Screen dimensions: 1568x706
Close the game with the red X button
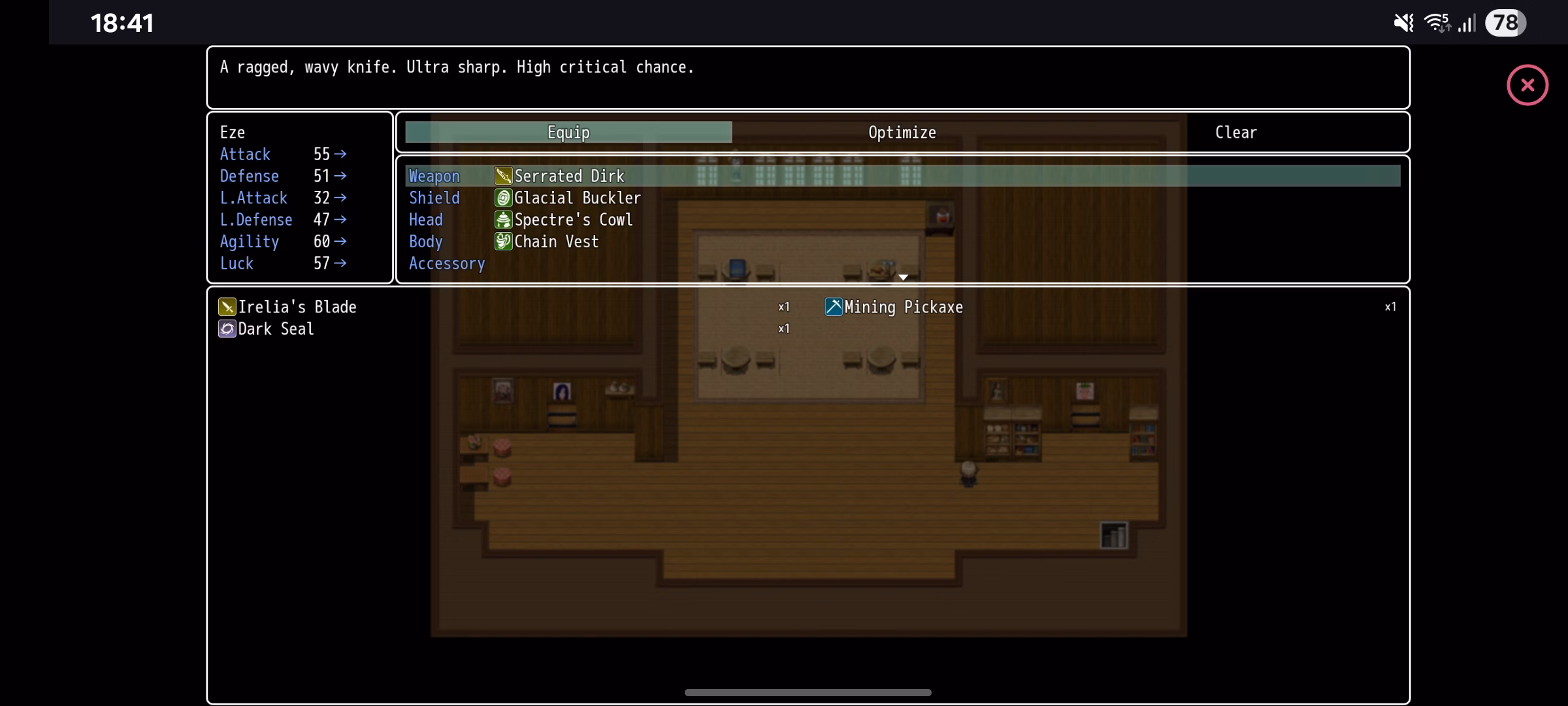pyautogui.click(x=1527, y=85)
